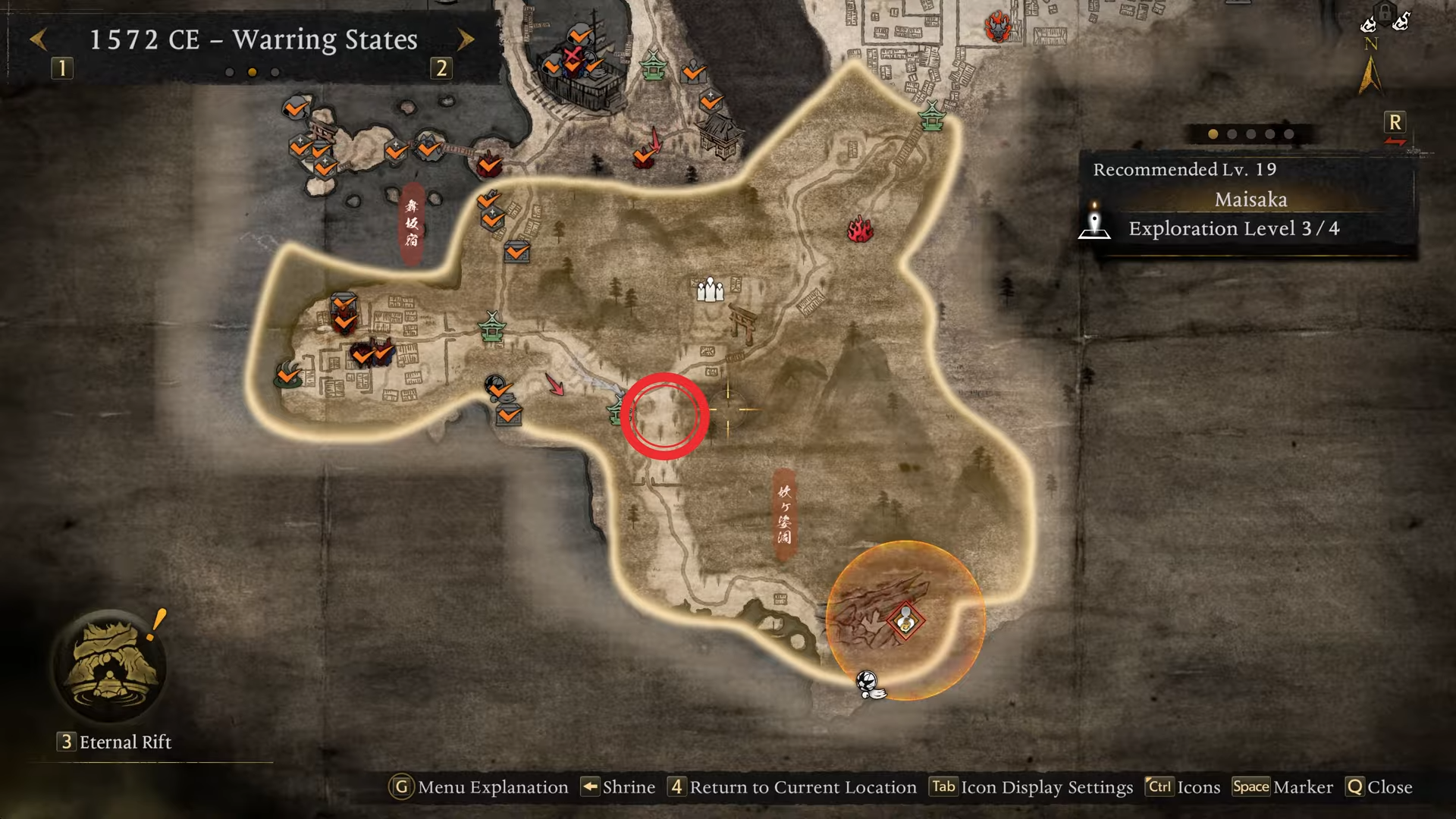
Task: Toggle the R switch above the region panel
Action: (x=1395, y=124)
